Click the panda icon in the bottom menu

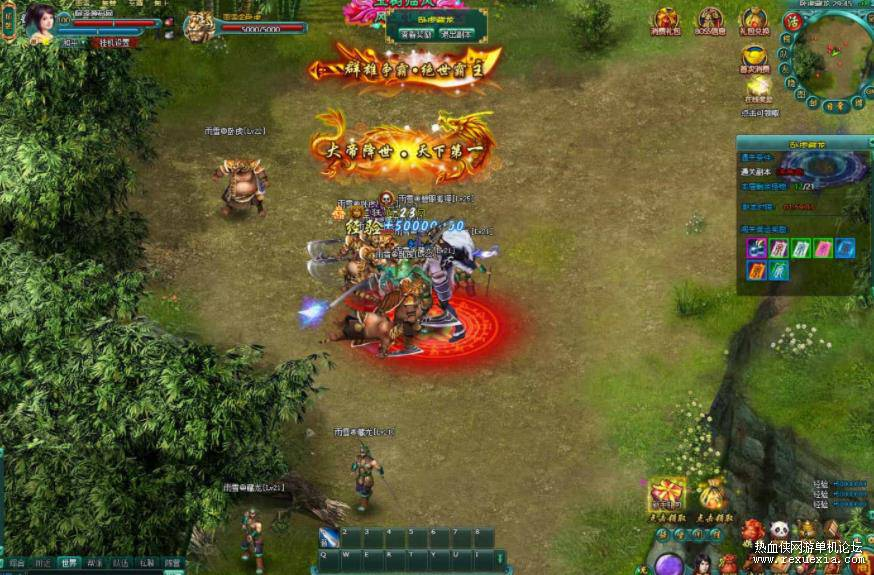779,529
